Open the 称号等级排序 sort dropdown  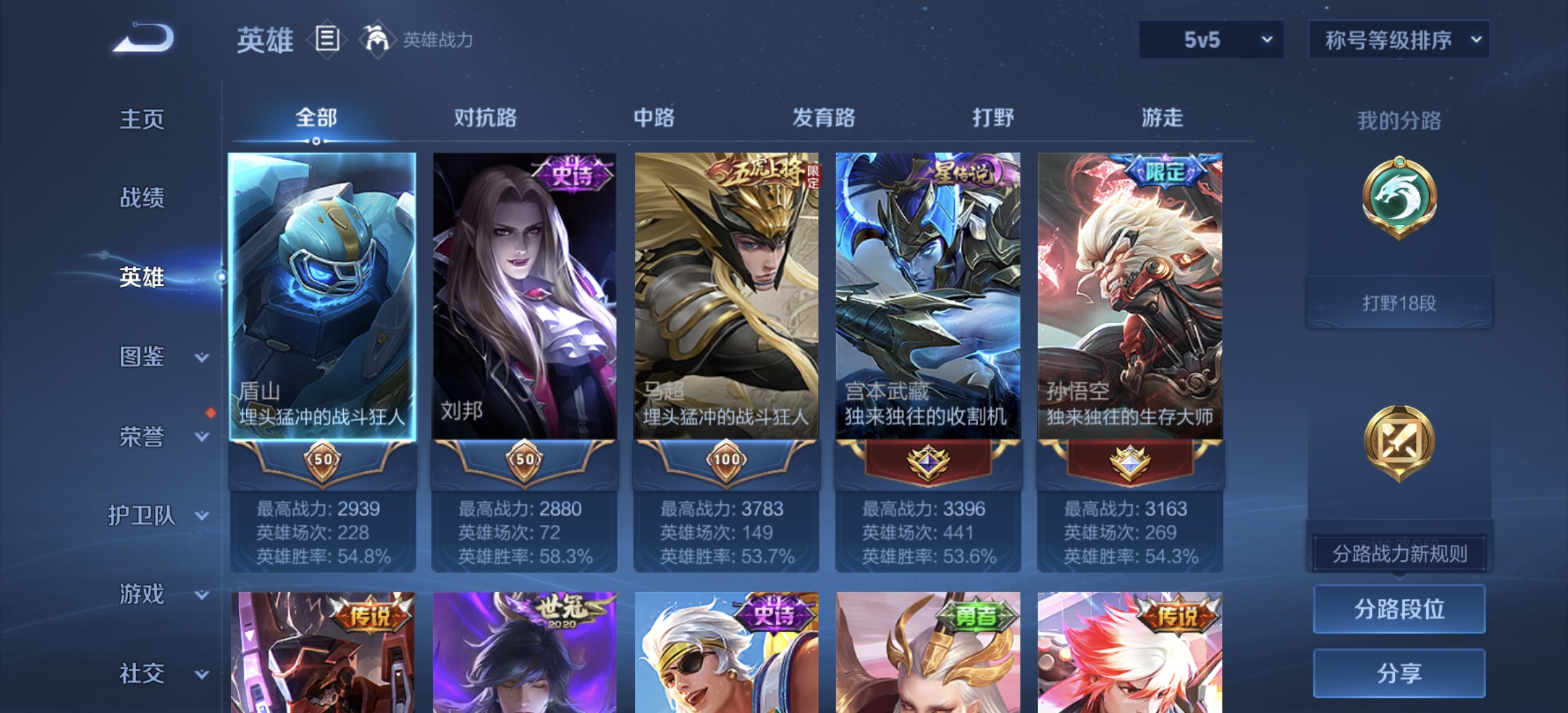pos(1398,40)
